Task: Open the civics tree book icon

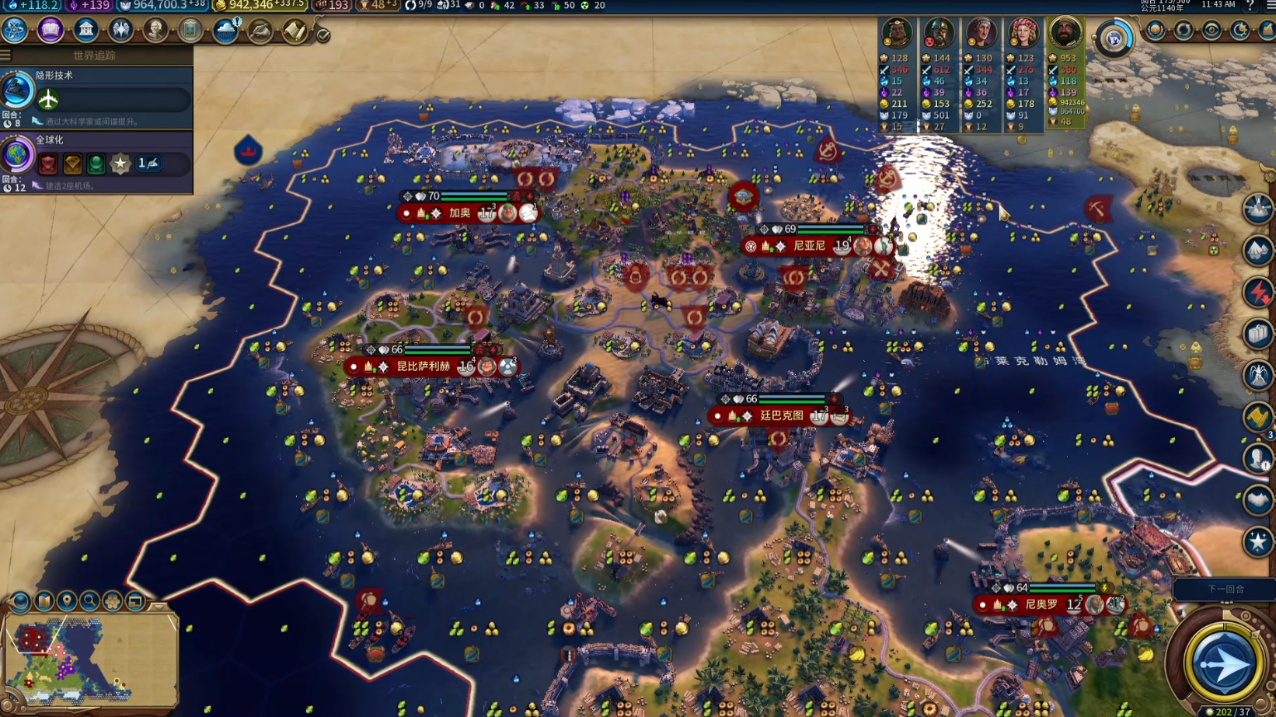Action: click(x=51, y=30)
